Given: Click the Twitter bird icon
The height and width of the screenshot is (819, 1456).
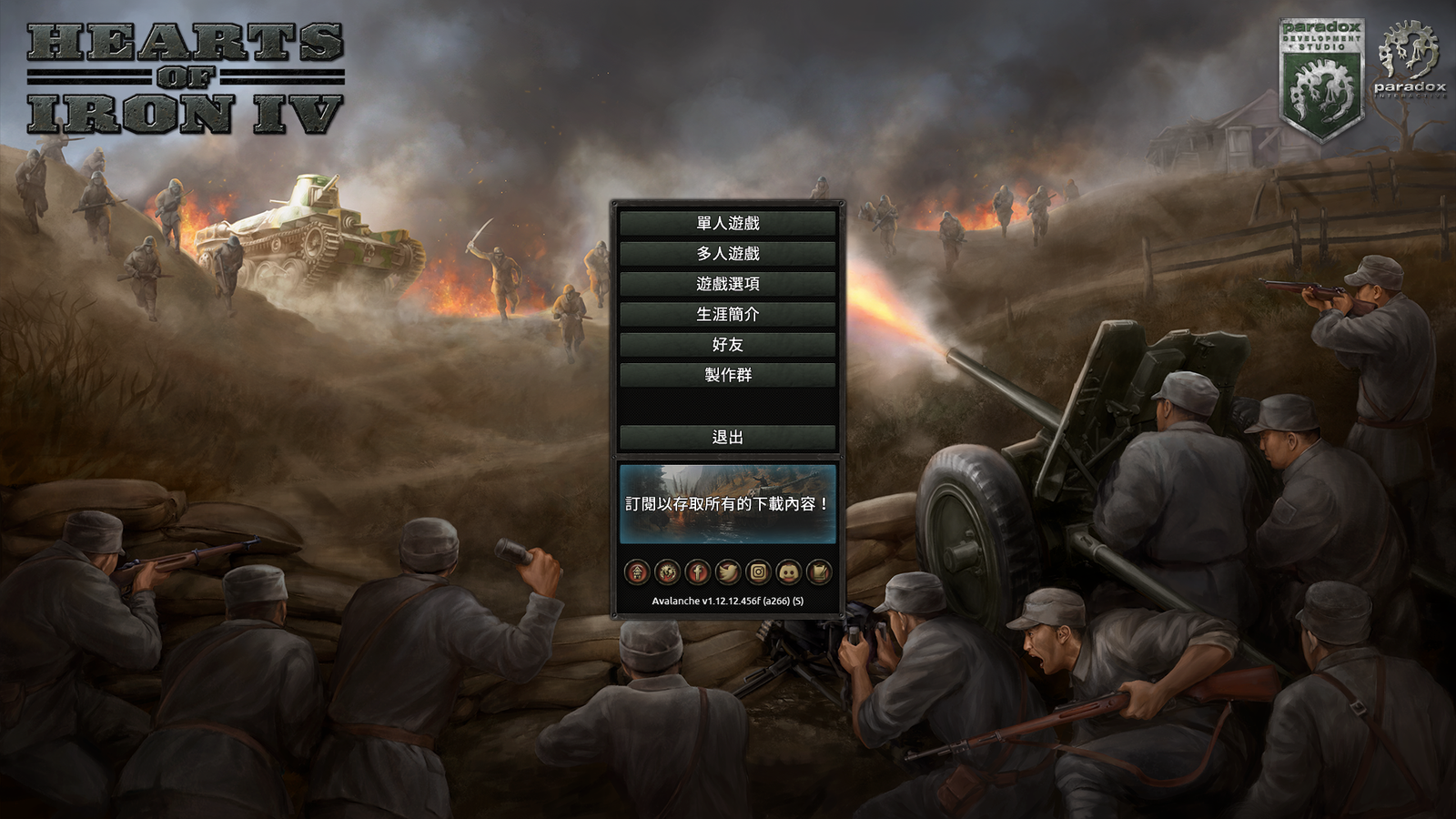Looking at the screenshot, I should pyautogui.click(x=727, y=572).
